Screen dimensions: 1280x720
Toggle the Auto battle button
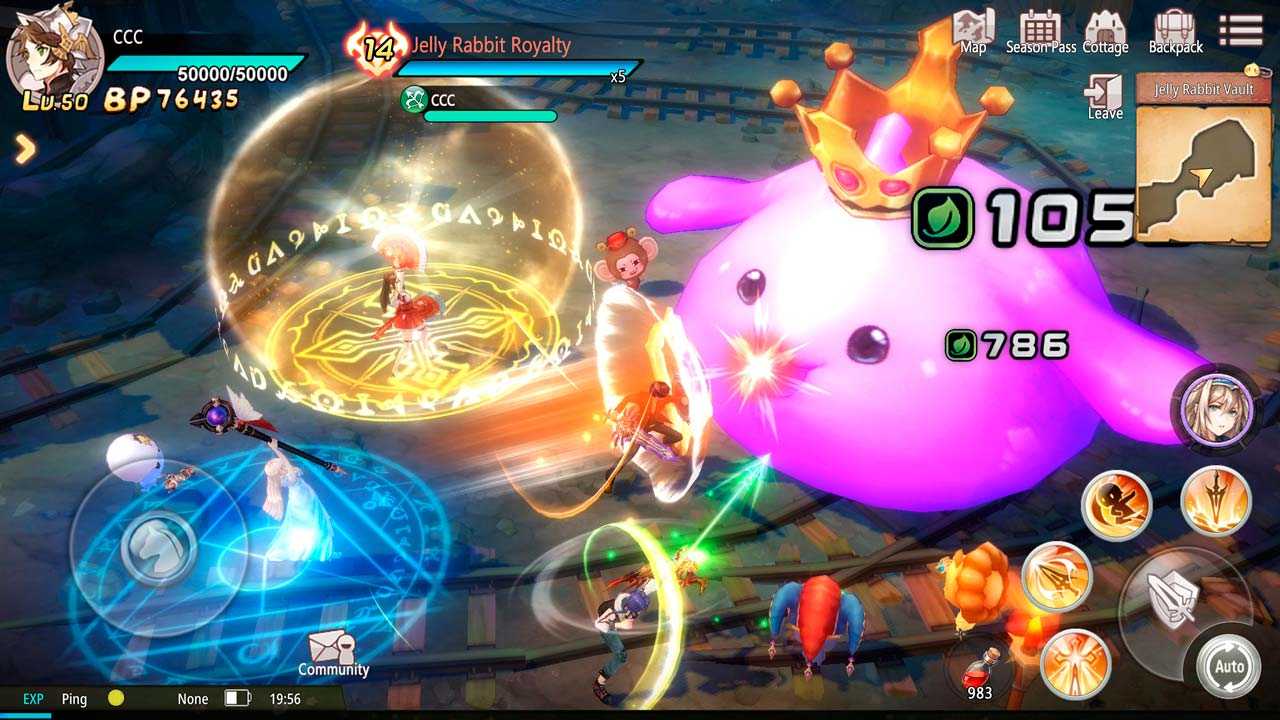pyautogui.click(x=1229, y=667)
